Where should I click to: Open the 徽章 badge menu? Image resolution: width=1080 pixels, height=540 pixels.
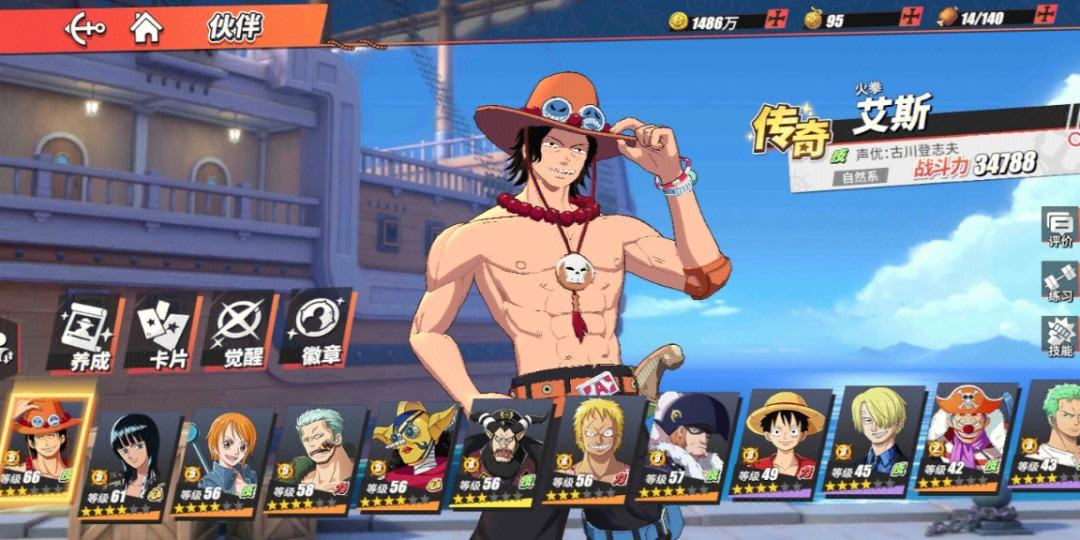coord(317,330)
